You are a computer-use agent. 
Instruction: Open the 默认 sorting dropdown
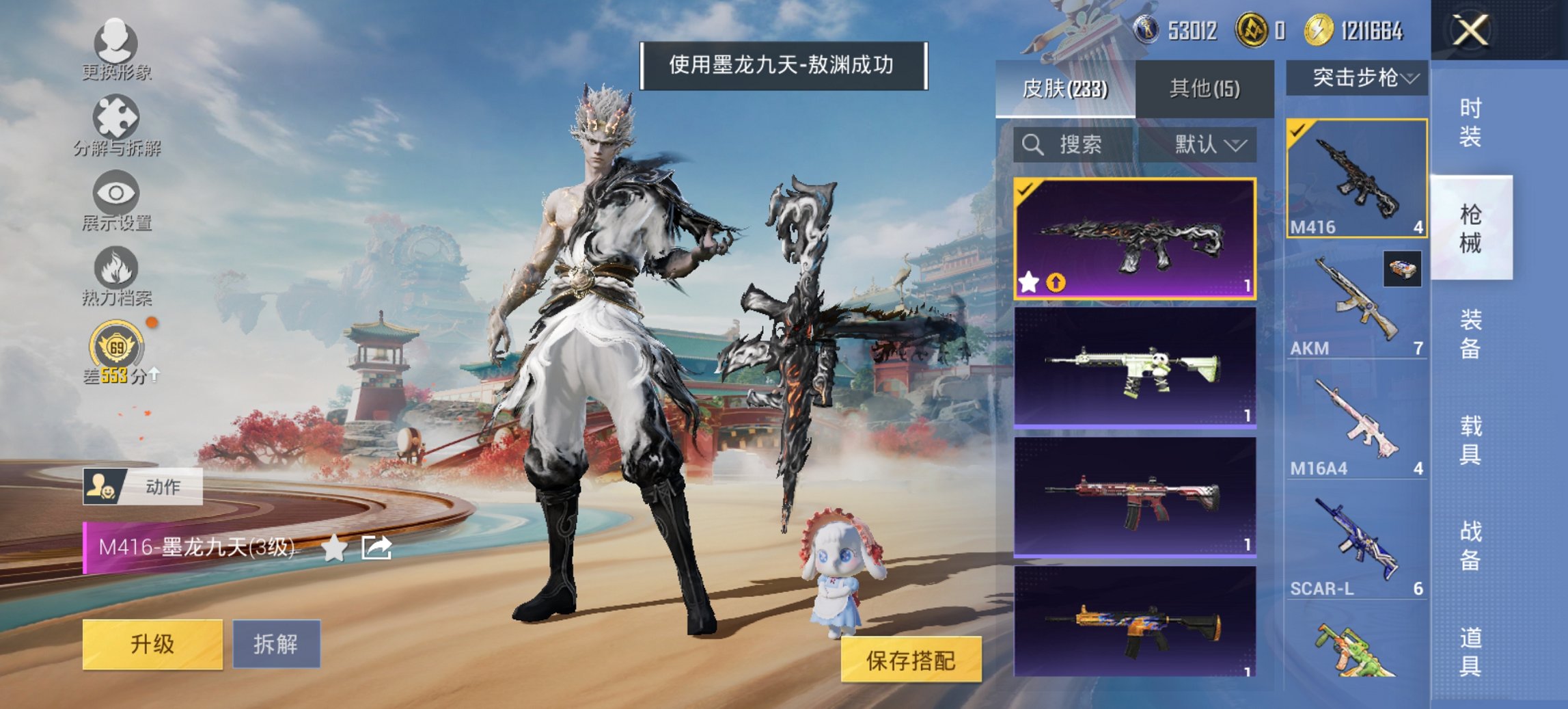coord(1205,146)
